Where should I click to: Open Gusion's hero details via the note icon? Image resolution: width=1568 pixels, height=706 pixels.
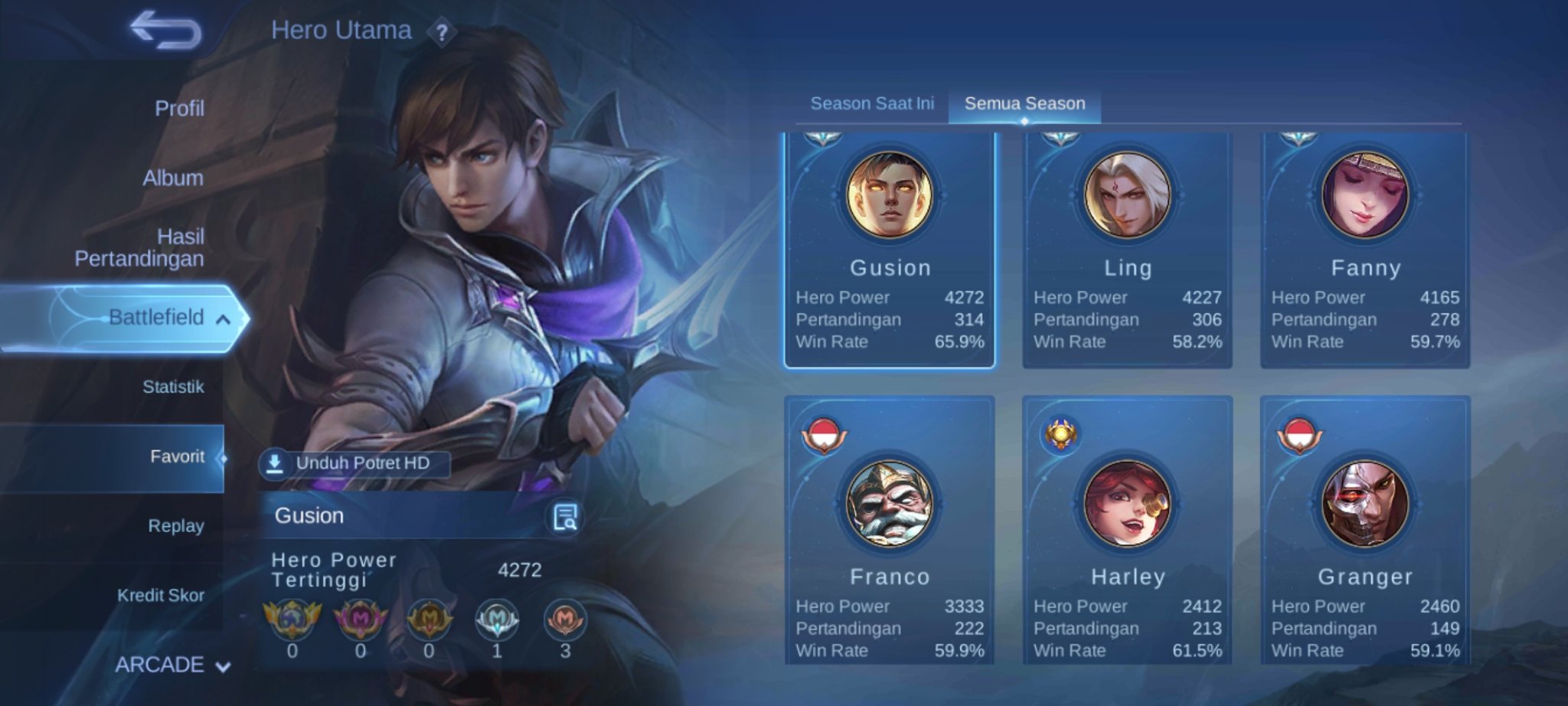point(565,516)
